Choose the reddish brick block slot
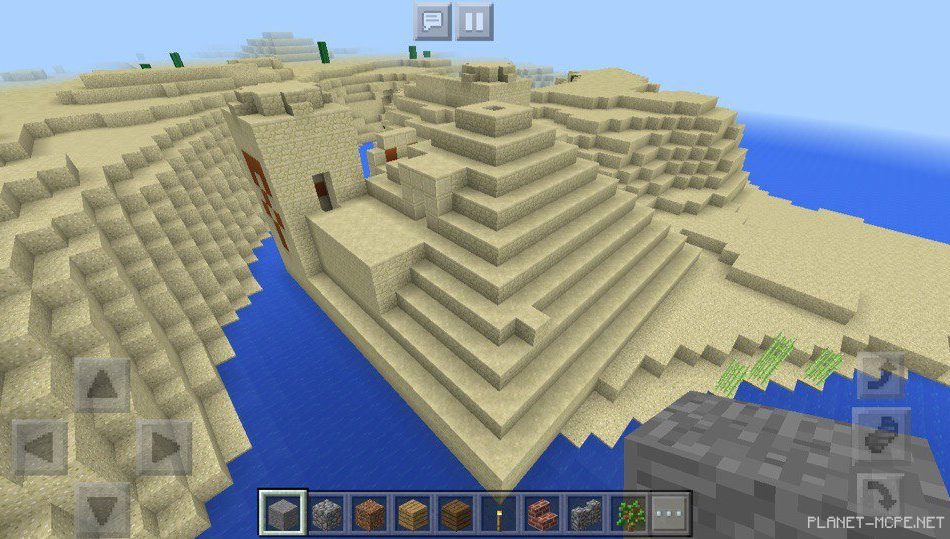 point(369,513)
